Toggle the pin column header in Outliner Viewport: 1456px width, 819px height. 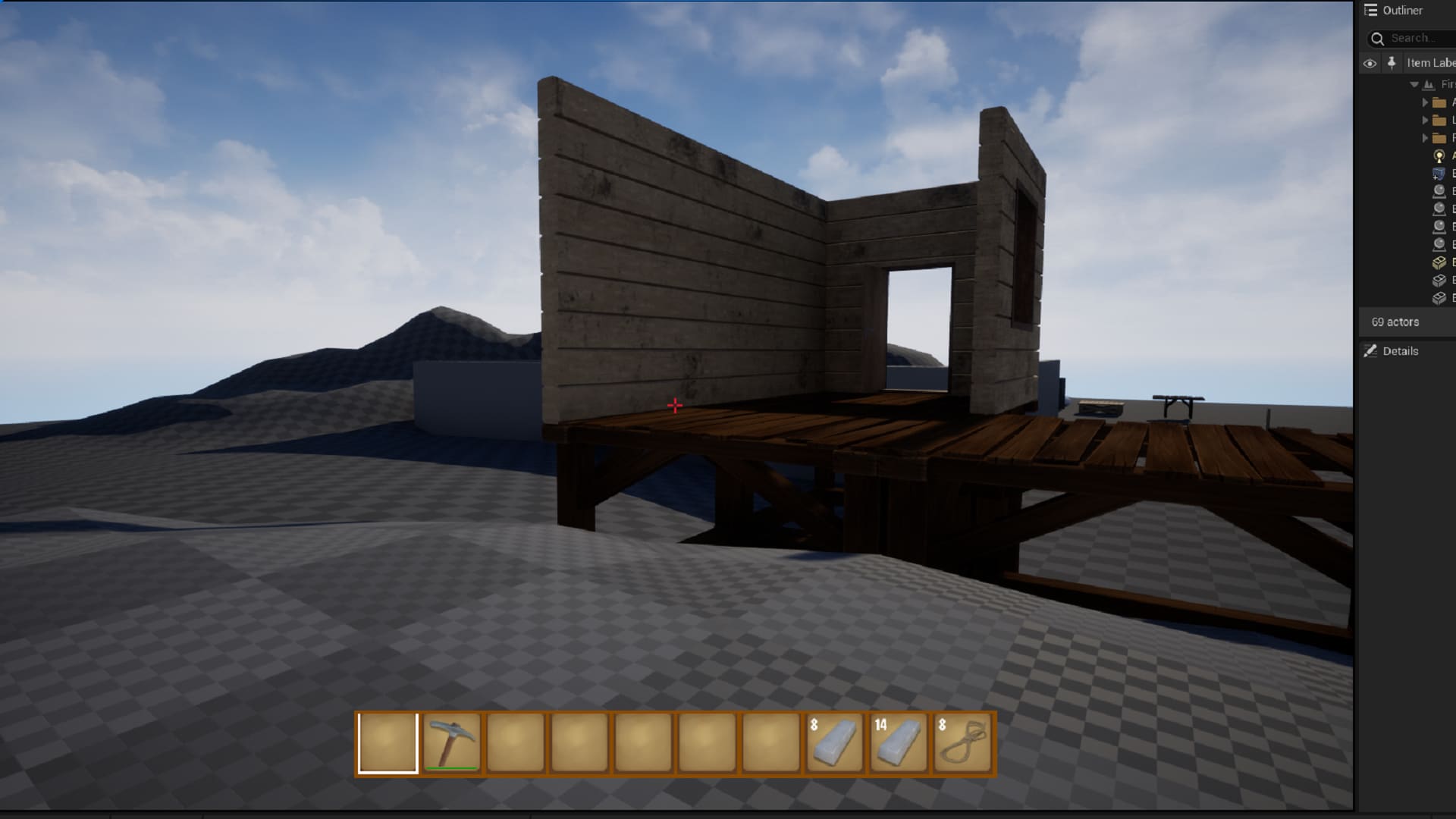point(1392,63)
